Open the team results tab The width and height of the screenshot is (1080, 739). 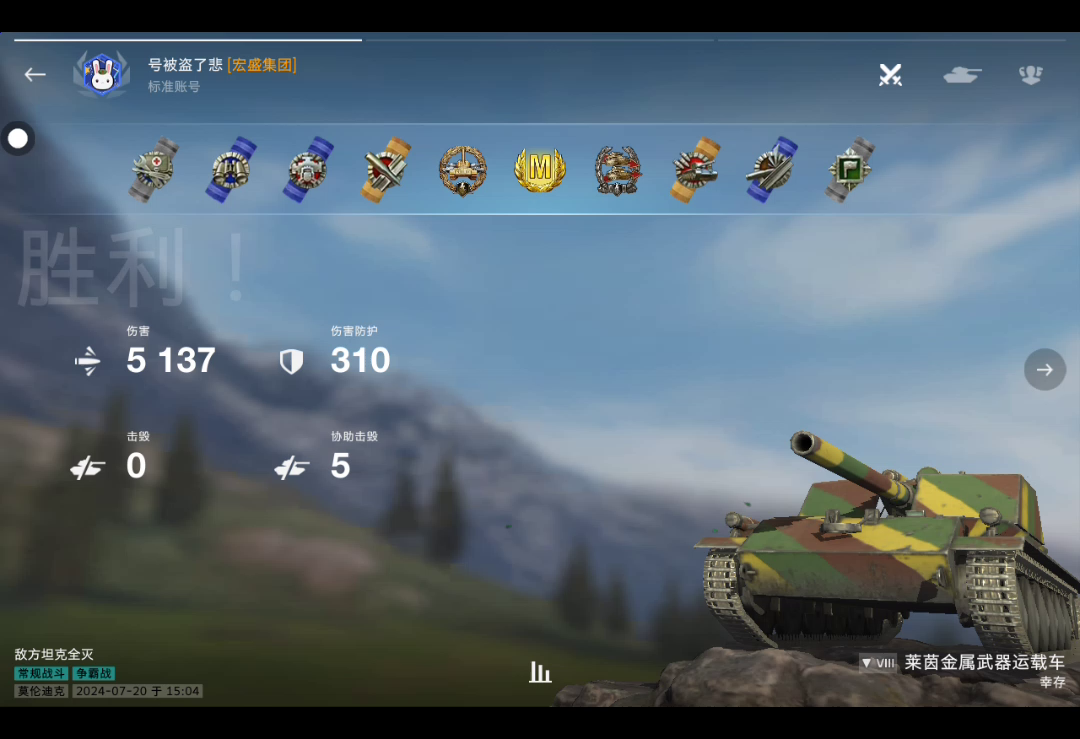click(1031, 75)
